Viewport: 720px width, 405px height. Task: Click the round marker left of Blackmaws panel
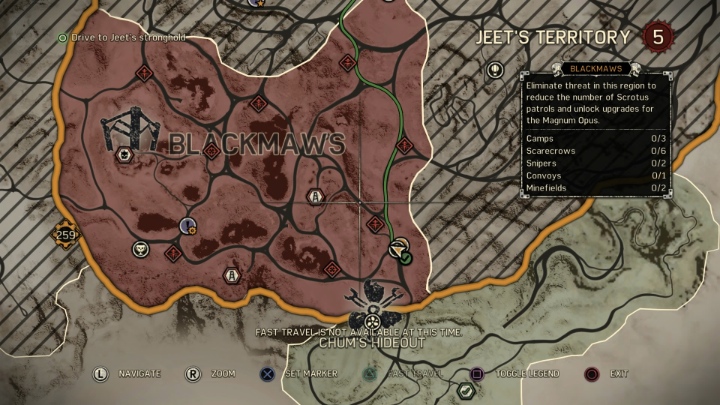(494, 70)
